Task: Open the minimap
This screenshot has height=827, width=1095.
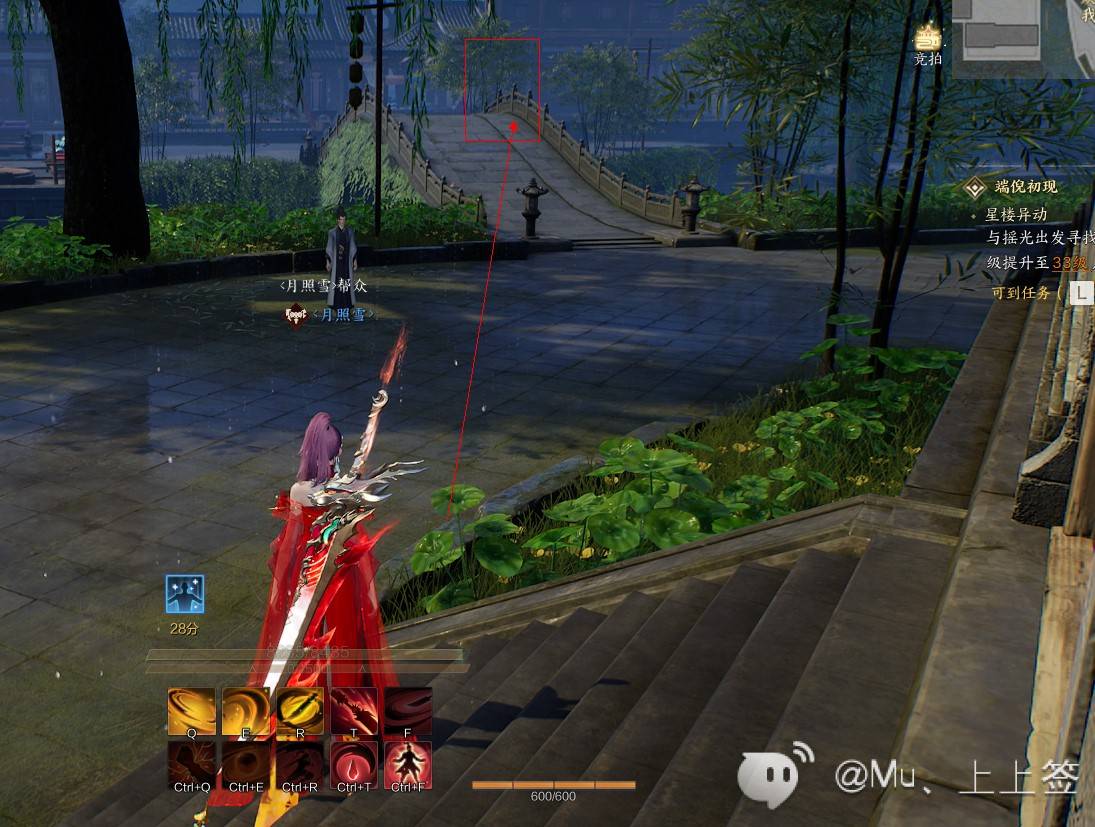Action: pyautogui.click(x=1023, y=38)
